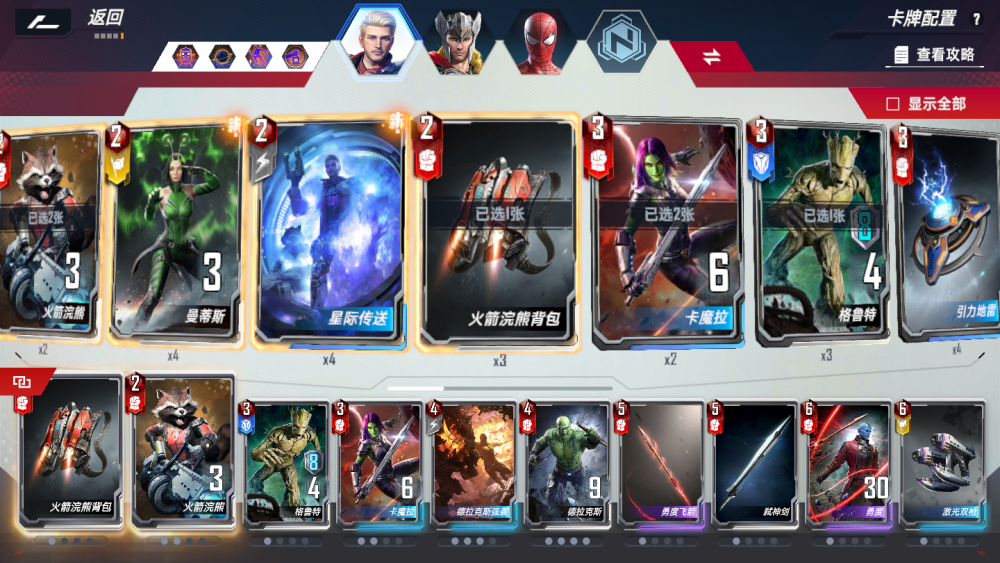This screenshot has height=563, width=1000.
Task: Select the 激光双枪 laser guns card
Action: coord(938,464)
